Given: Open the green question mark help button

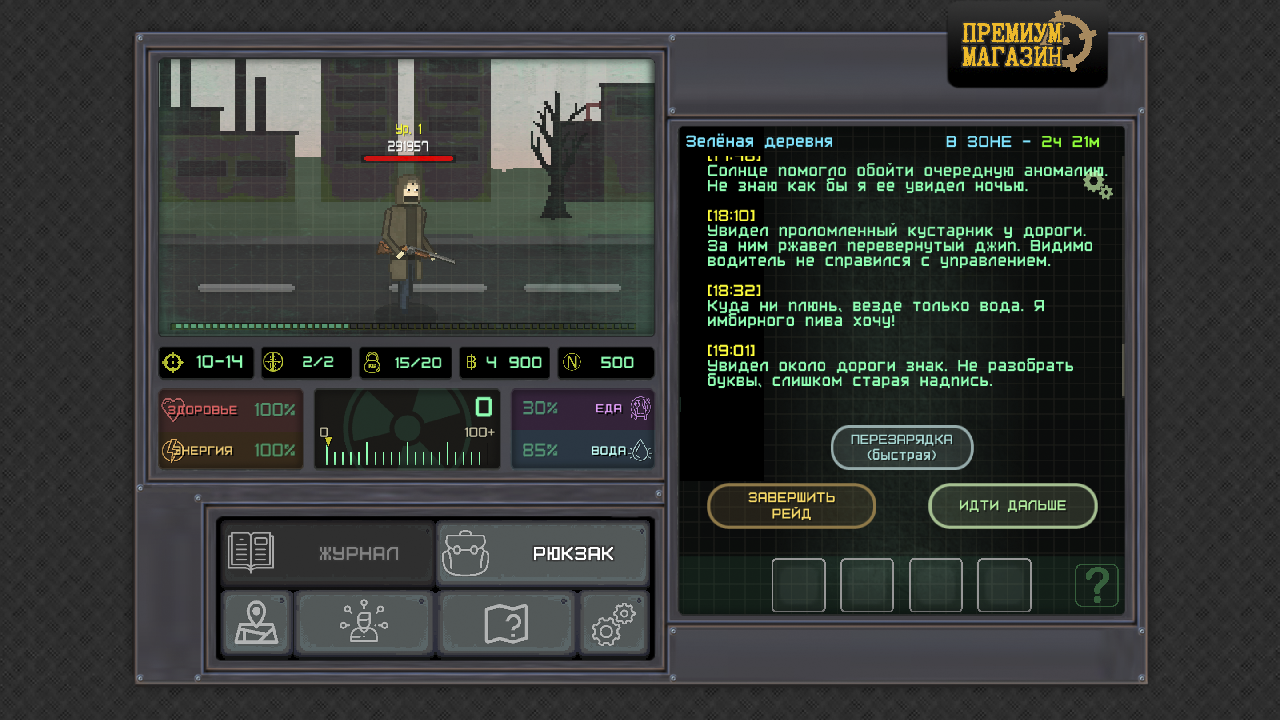Looking at the screenshot, I should (1097, 585).
